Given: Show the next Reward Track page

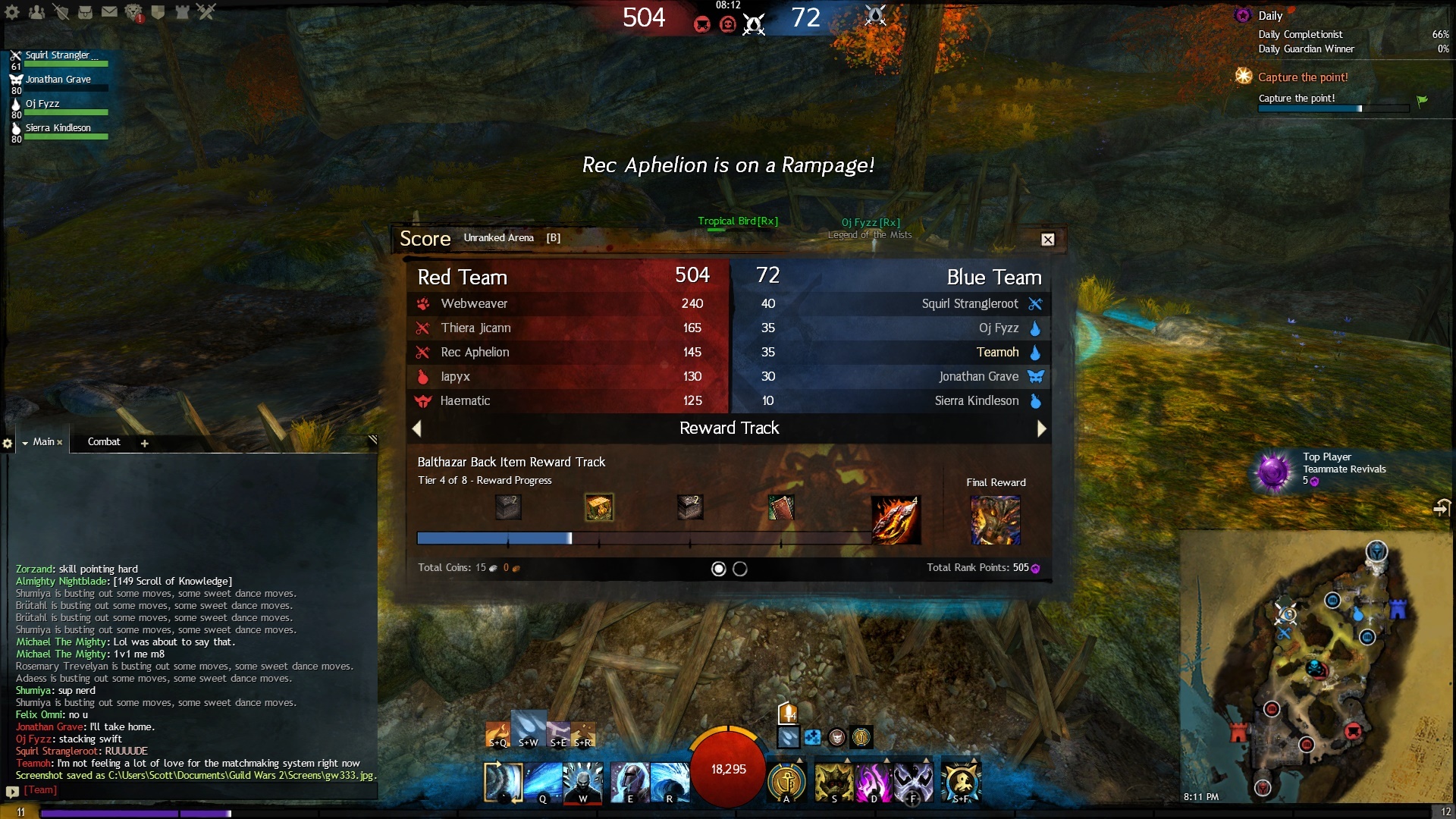Looking at the screenshot, I should click(1041, 429).
